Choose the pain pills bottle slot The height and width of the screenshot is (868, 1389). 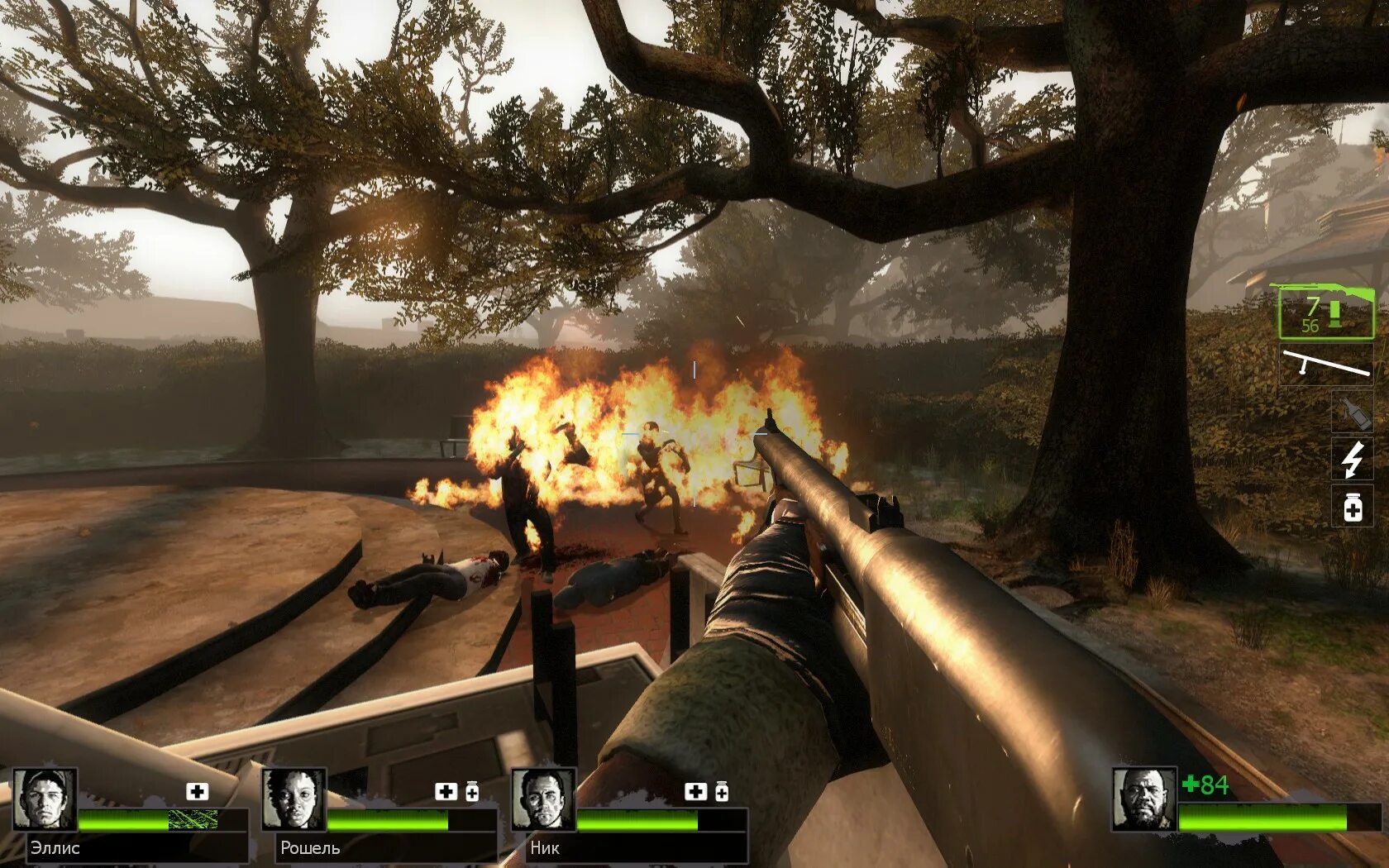tap(1352, 507)
